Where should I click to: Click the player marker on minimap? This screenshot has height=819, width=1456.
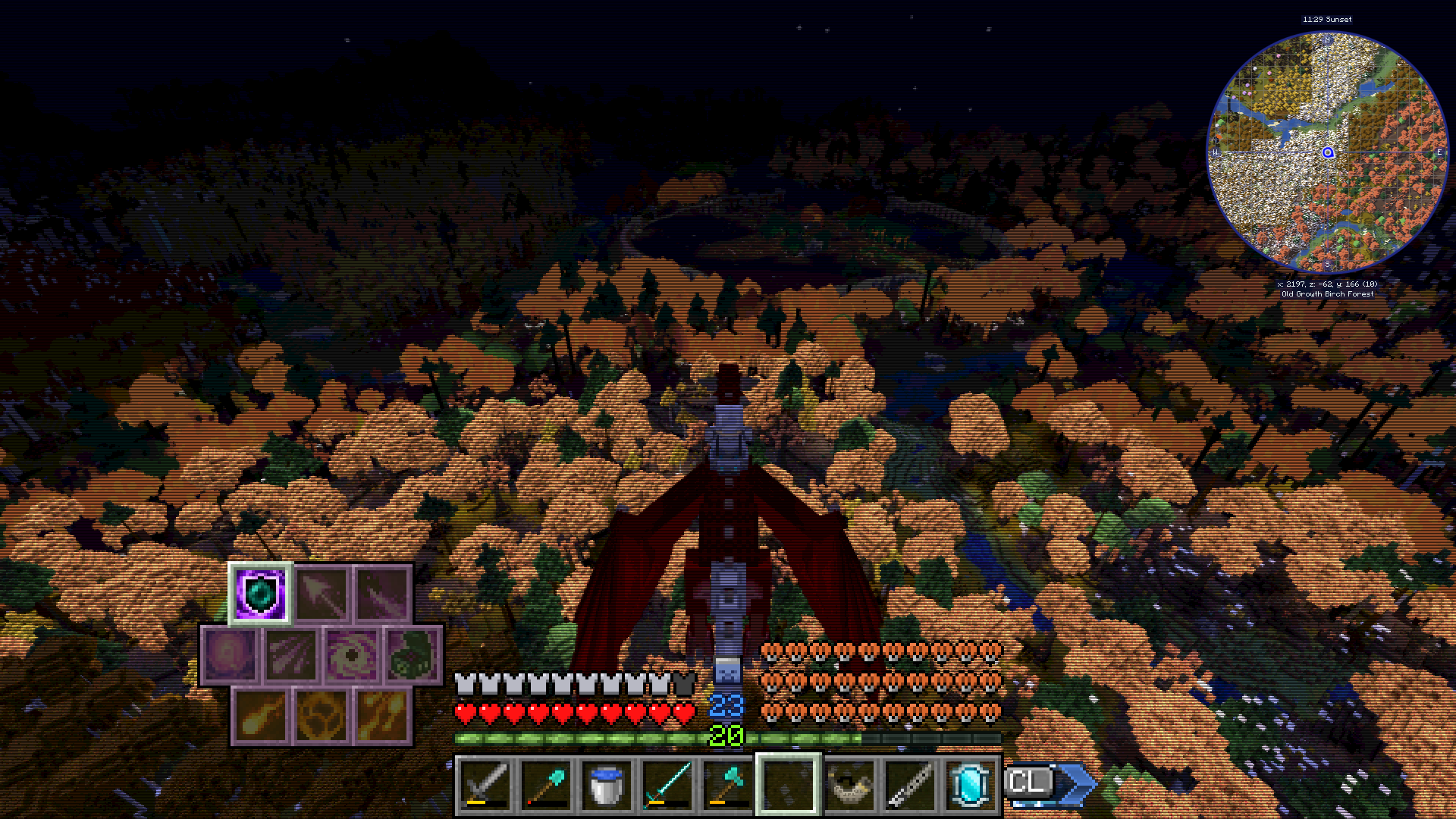coord(1328,152)
